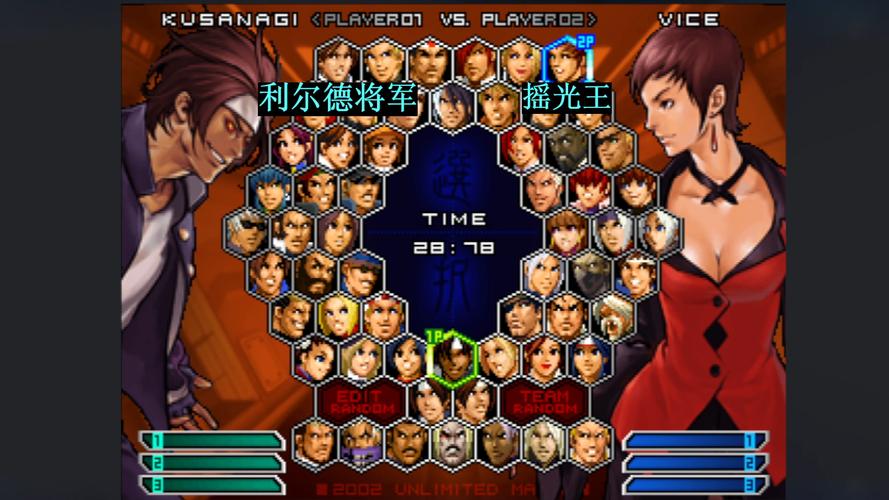889x500 pixels.
Task: Choose the EDIT RANDOM hexagon
Action: tap(362, 402)
